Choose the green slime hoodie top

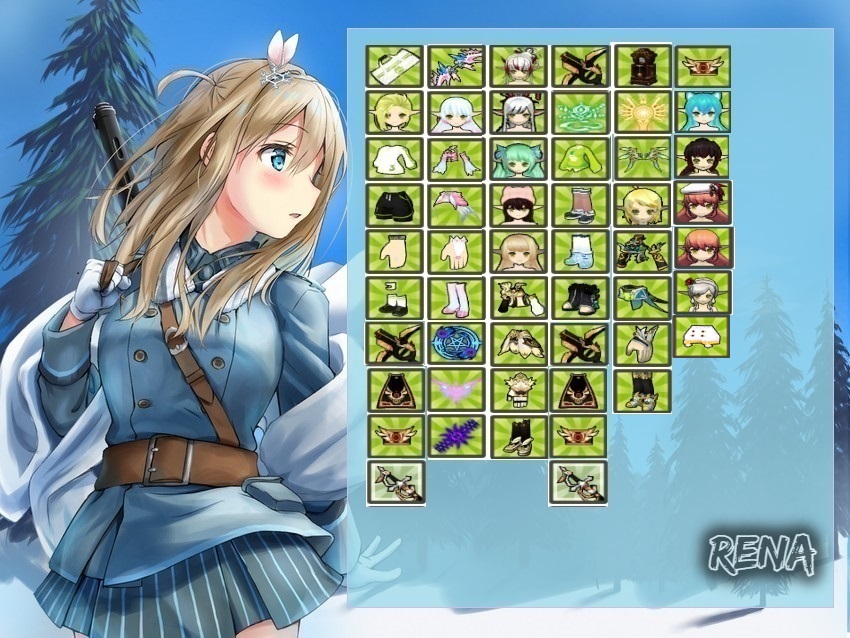click(x=580, y=157)
